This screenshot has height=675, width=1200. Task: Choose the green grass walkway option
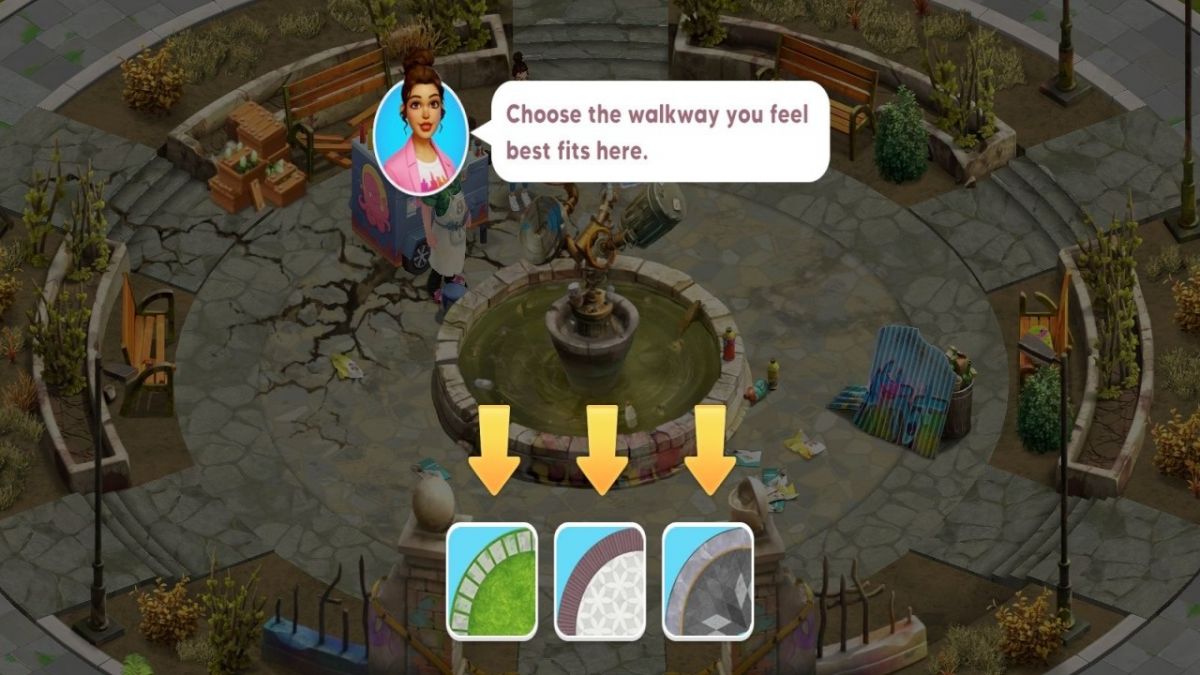click(x=492, y=581)
